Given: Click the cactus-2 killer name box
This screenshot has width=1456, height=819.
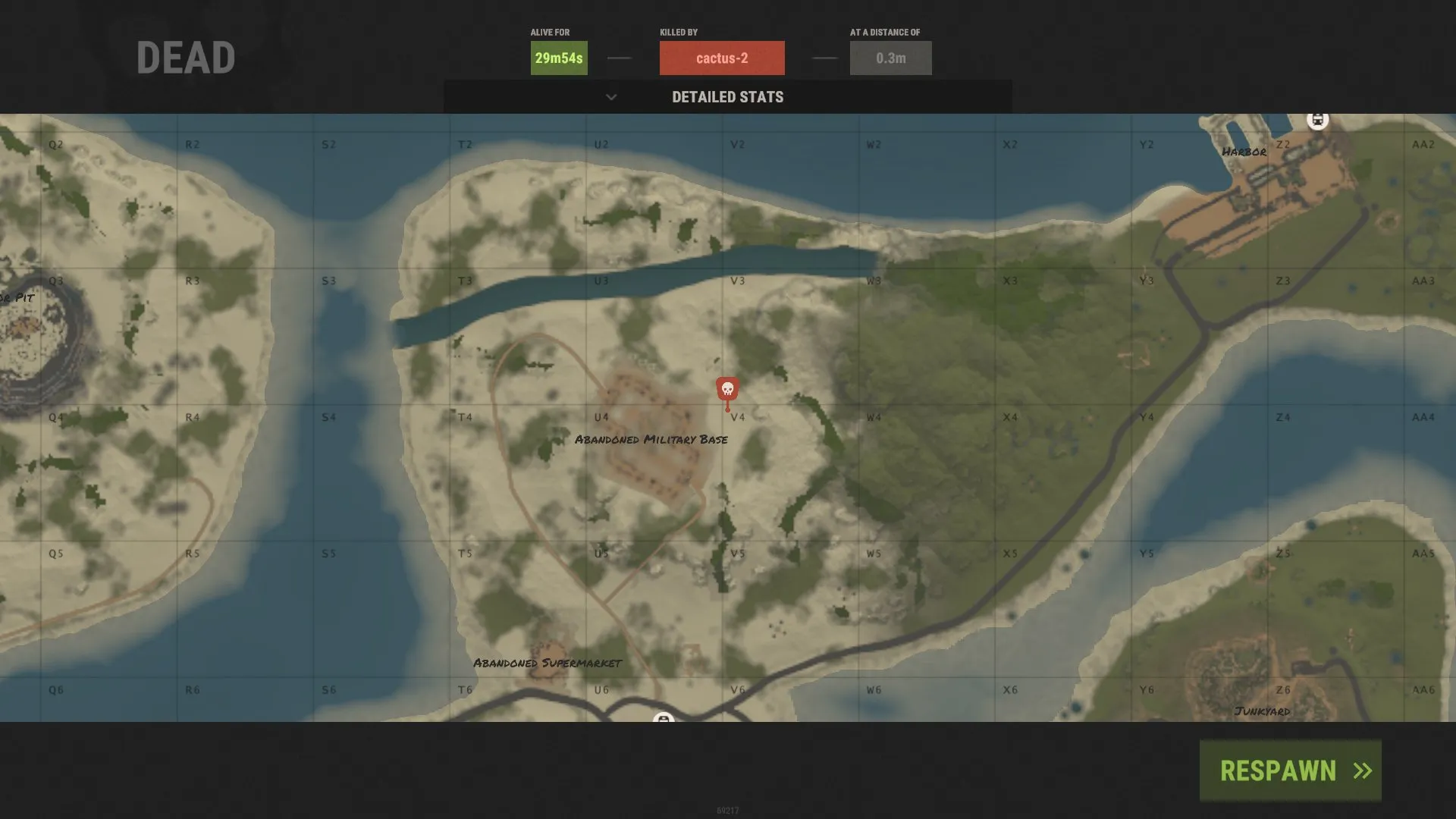Looking at the screenshot, I should [721, 58].
